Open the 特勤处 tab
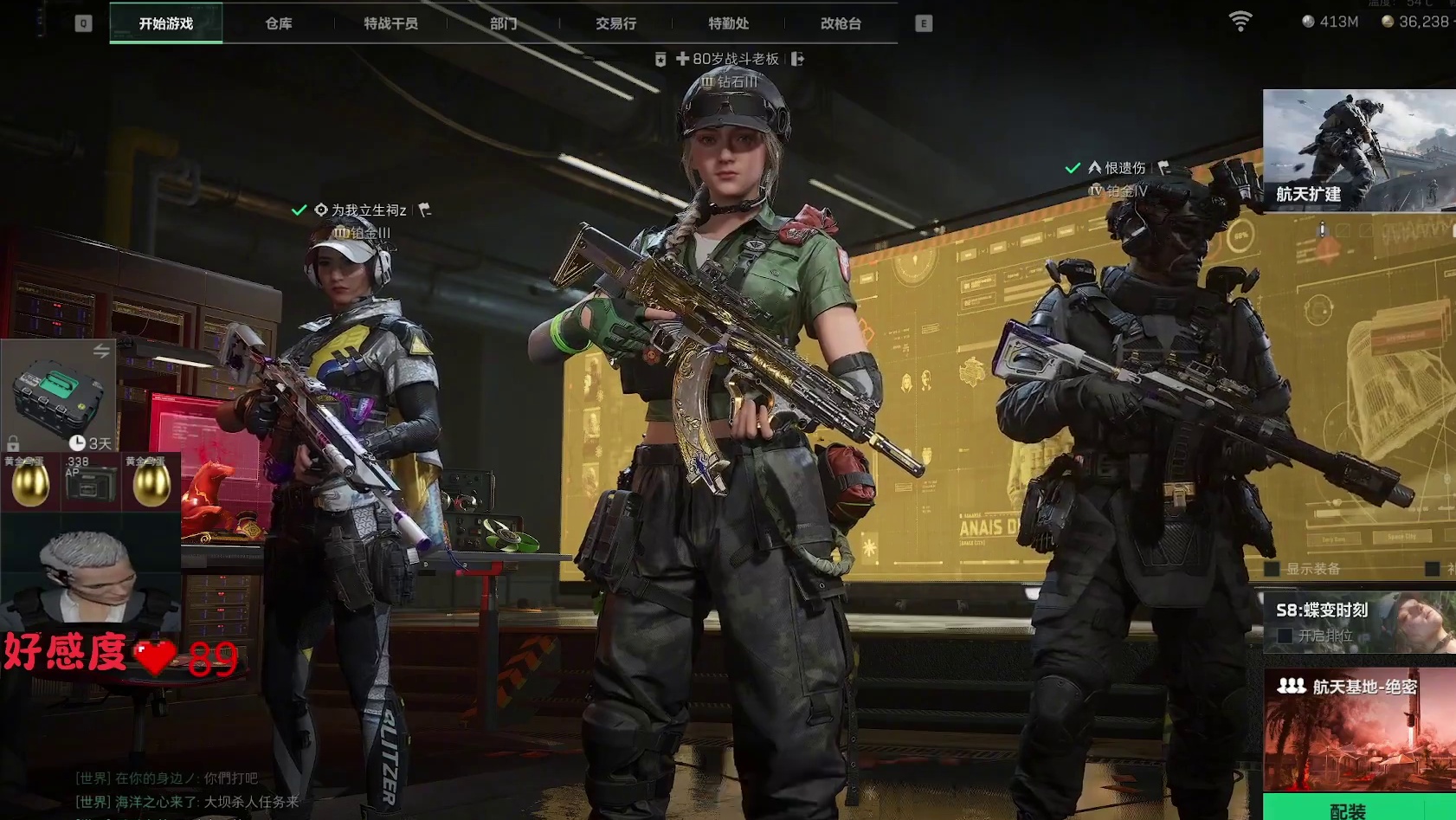The image size is (1456, 820). [728, 23]
